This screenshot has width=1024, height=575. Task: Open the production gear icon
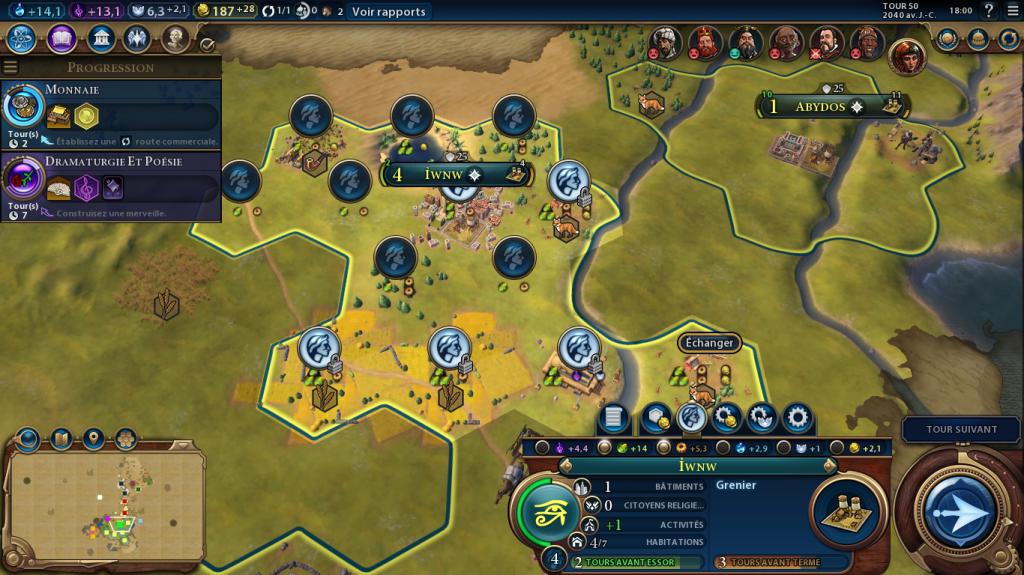click(797, 416)
